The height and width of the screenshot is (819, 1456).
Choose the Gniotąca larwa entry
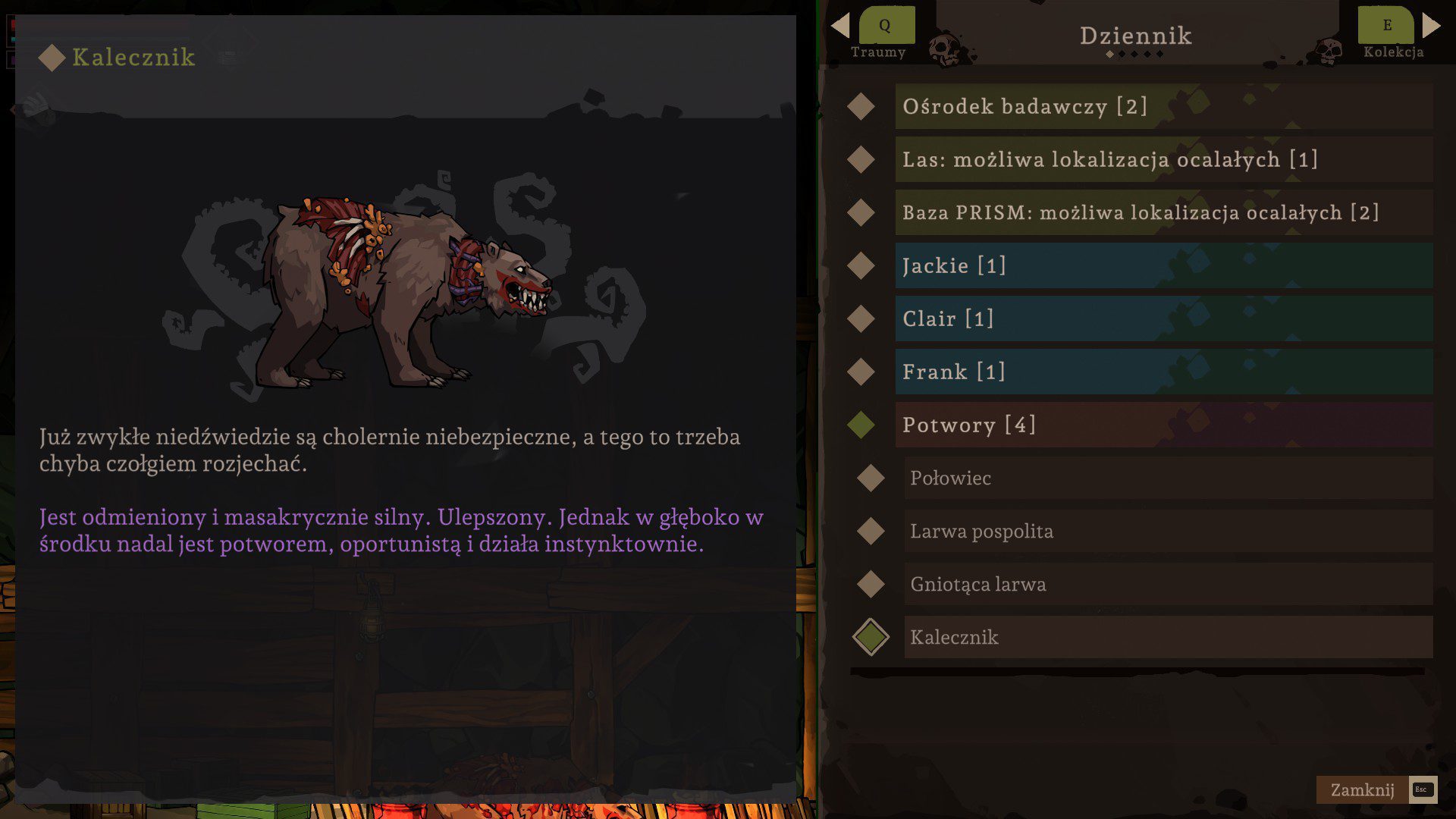pyautogui.click(x=1168, y=584)
